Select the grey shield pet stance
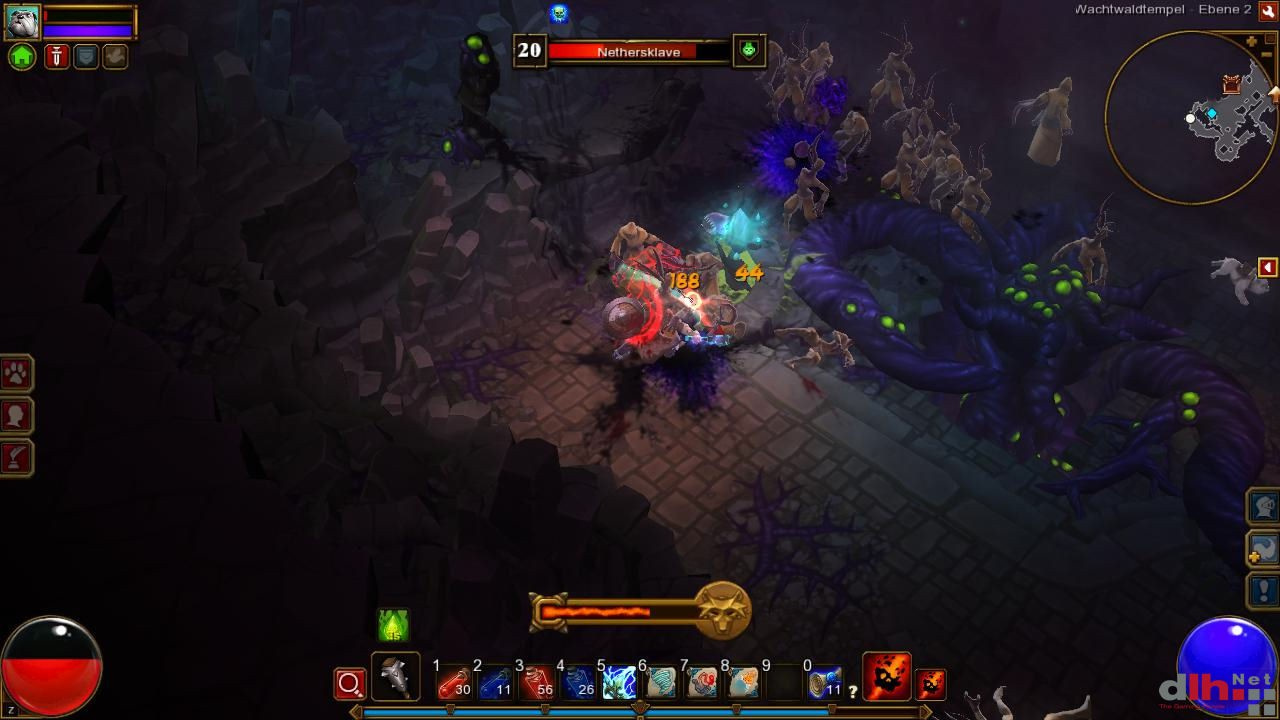 86,57
